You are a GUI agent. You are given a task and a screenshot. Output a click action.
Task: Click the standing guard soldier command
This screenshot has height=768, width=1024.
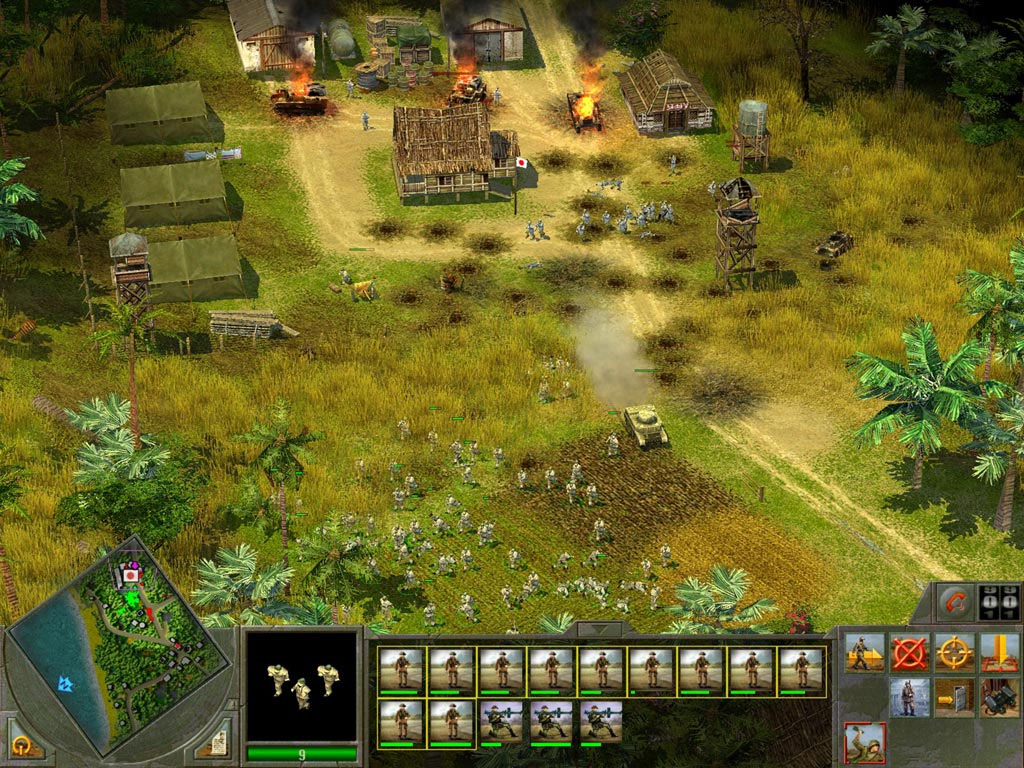click(909, 697)
